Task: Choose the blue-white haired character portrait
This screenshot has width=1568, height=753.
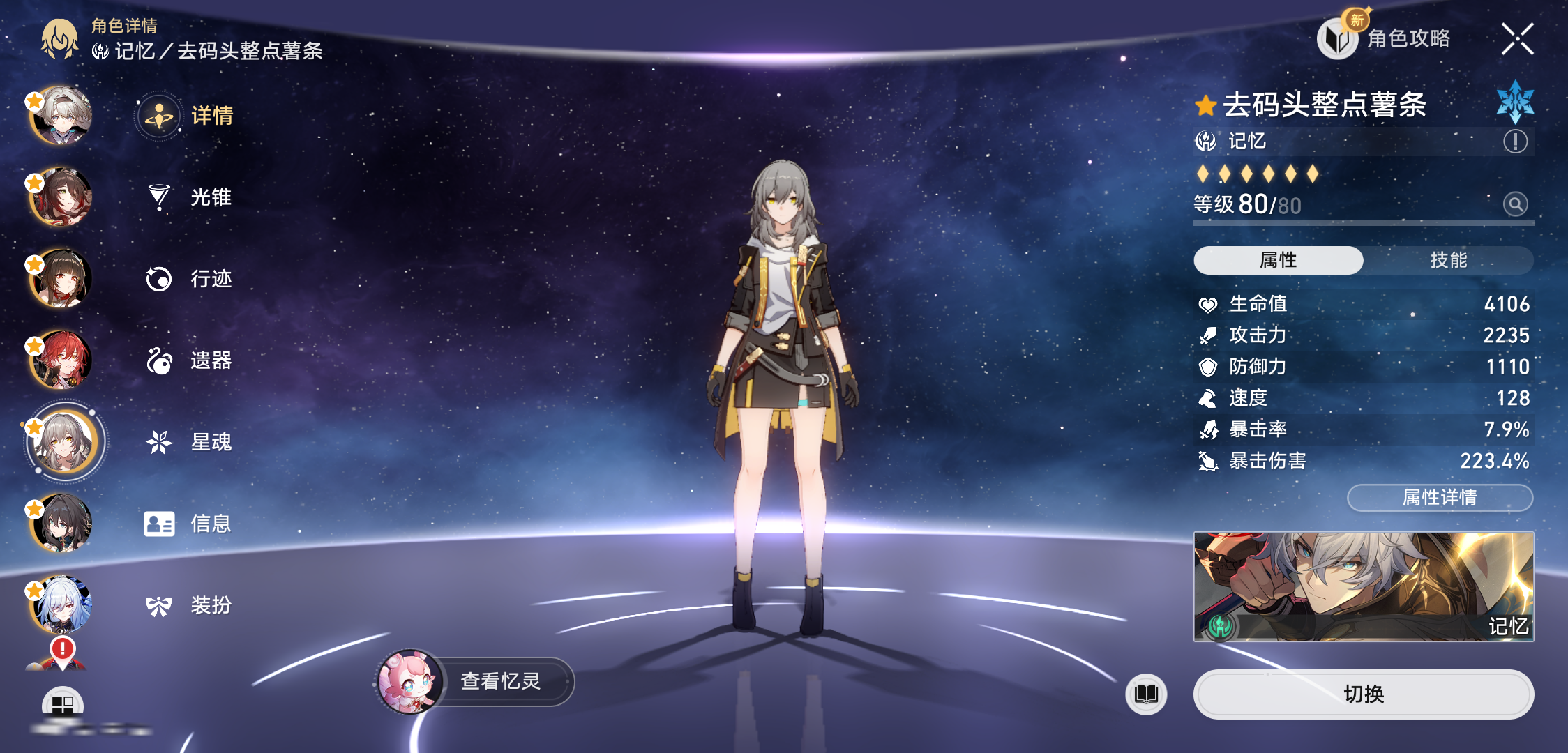Action: point(61,604)
